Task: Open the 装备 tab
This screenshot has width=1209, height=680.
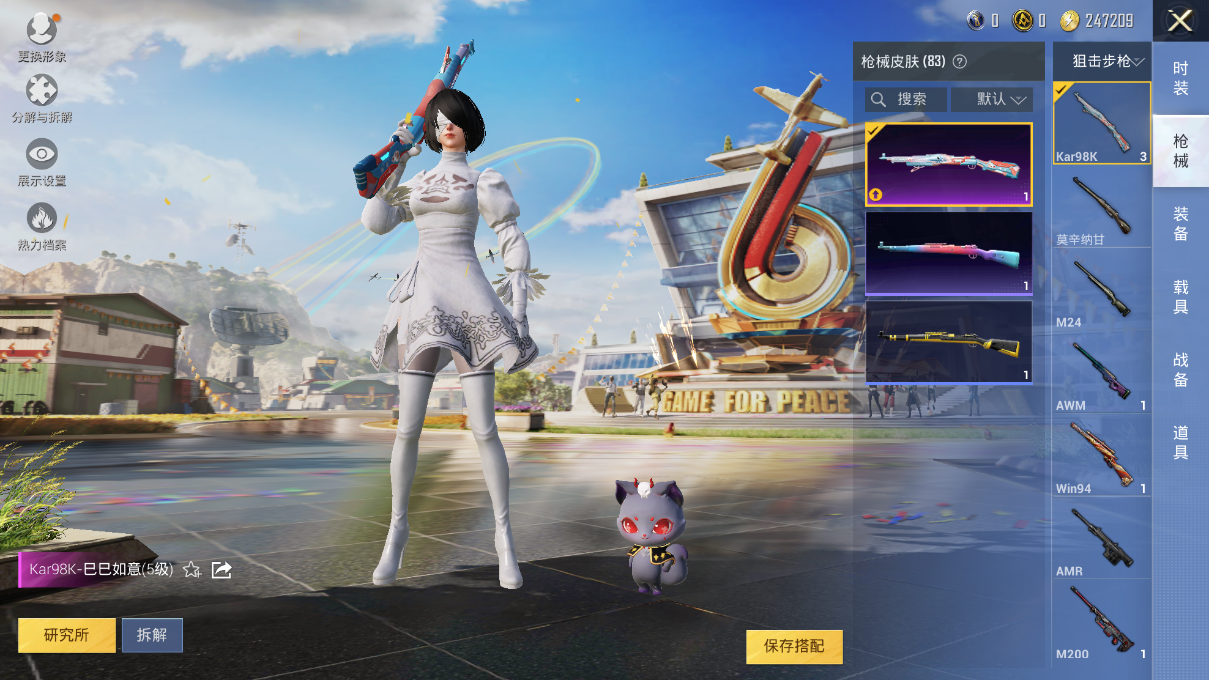Action: (x=1180, y=223)
